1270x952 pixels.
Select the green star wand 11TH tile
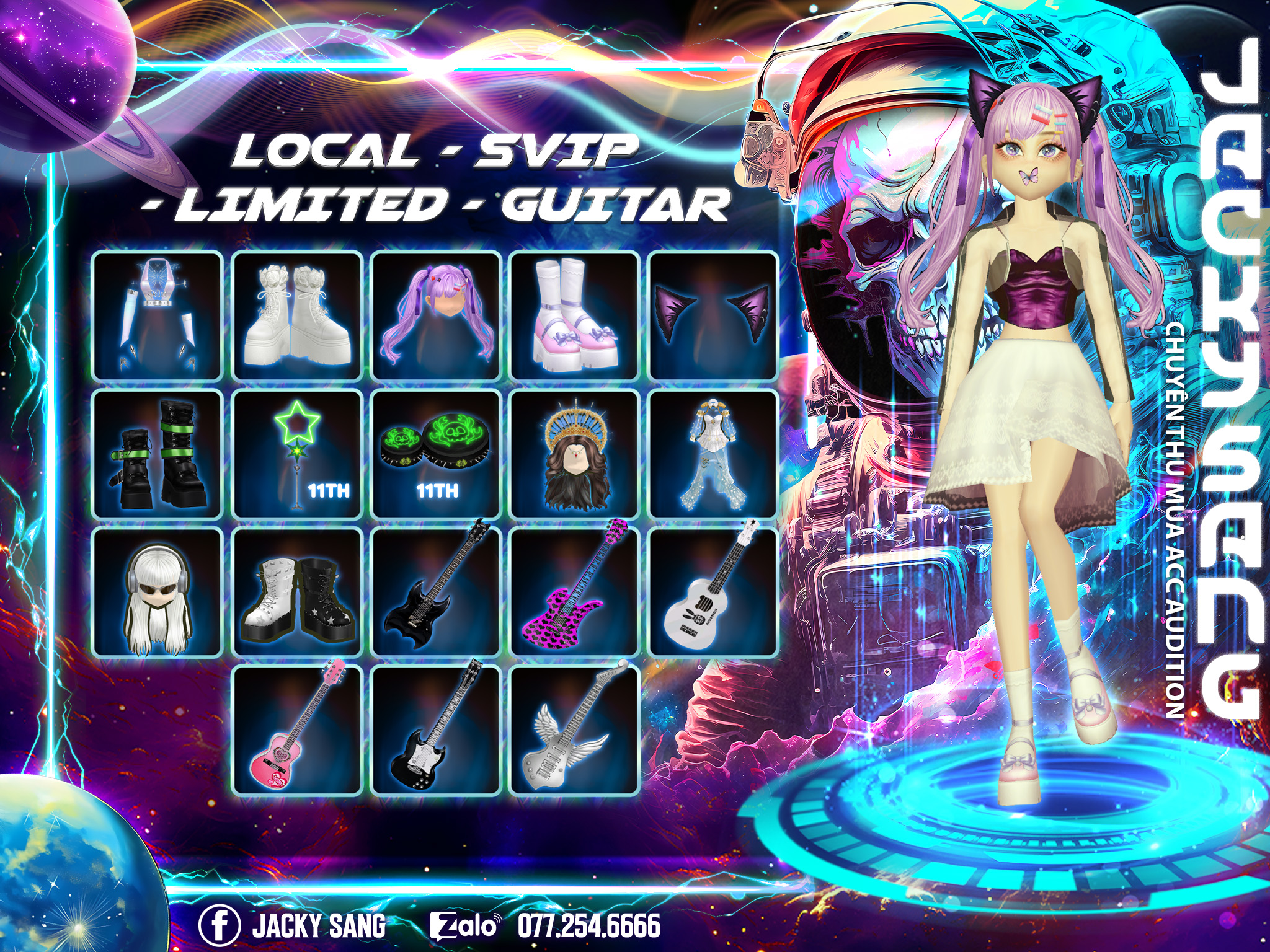tap(297, 454)
